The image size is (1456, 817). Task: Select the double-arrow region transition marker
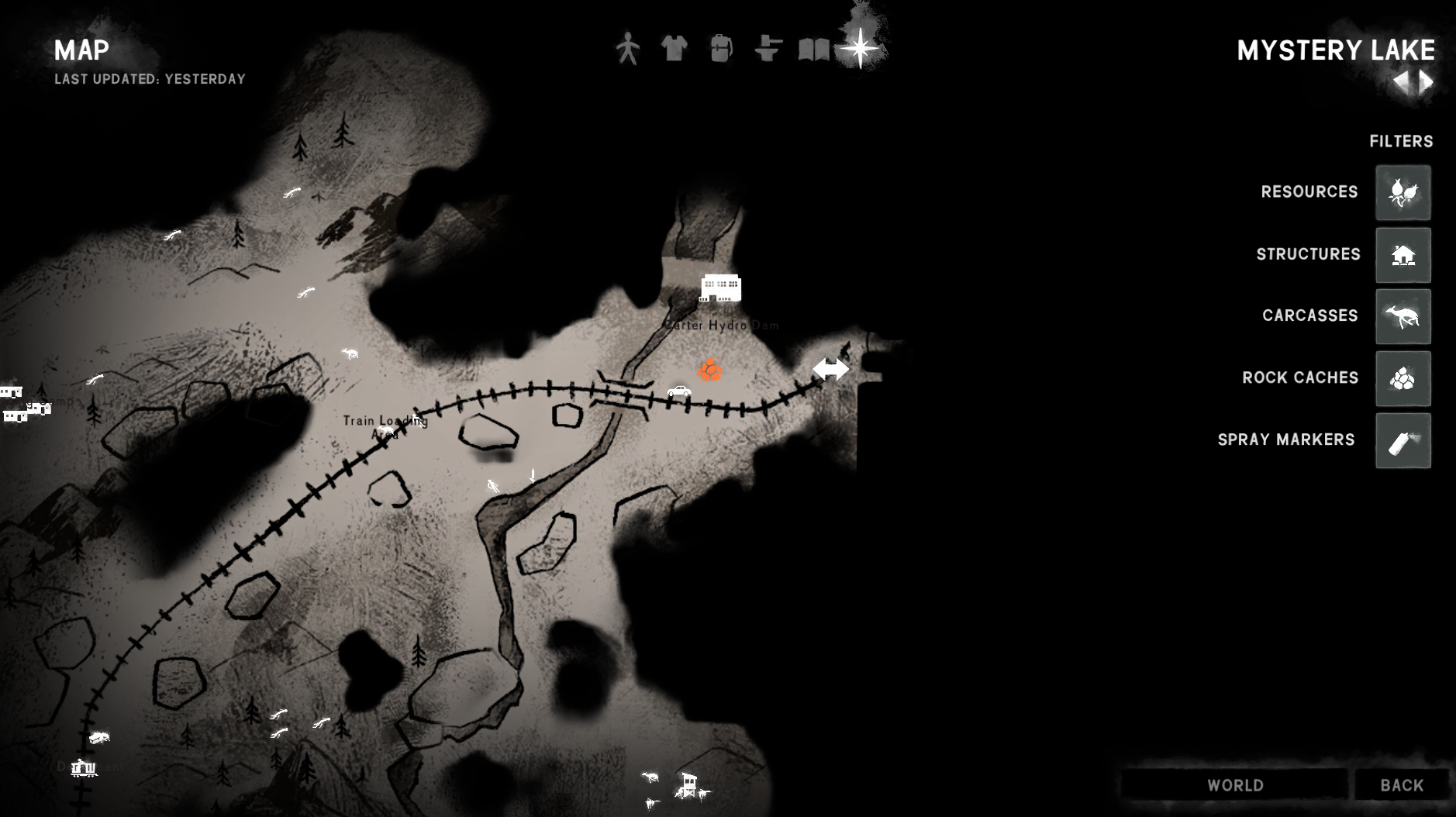[830, 369]
